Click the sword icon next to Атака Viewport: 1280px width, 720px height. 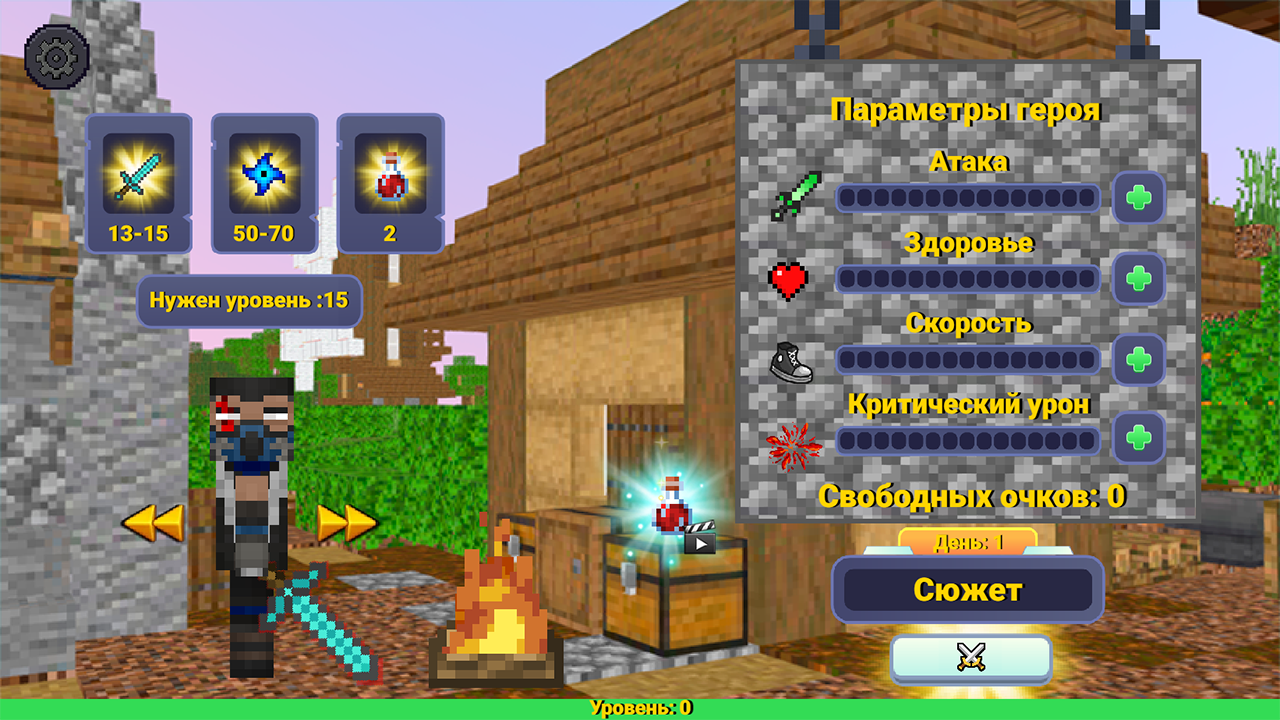tap(793, 199)
